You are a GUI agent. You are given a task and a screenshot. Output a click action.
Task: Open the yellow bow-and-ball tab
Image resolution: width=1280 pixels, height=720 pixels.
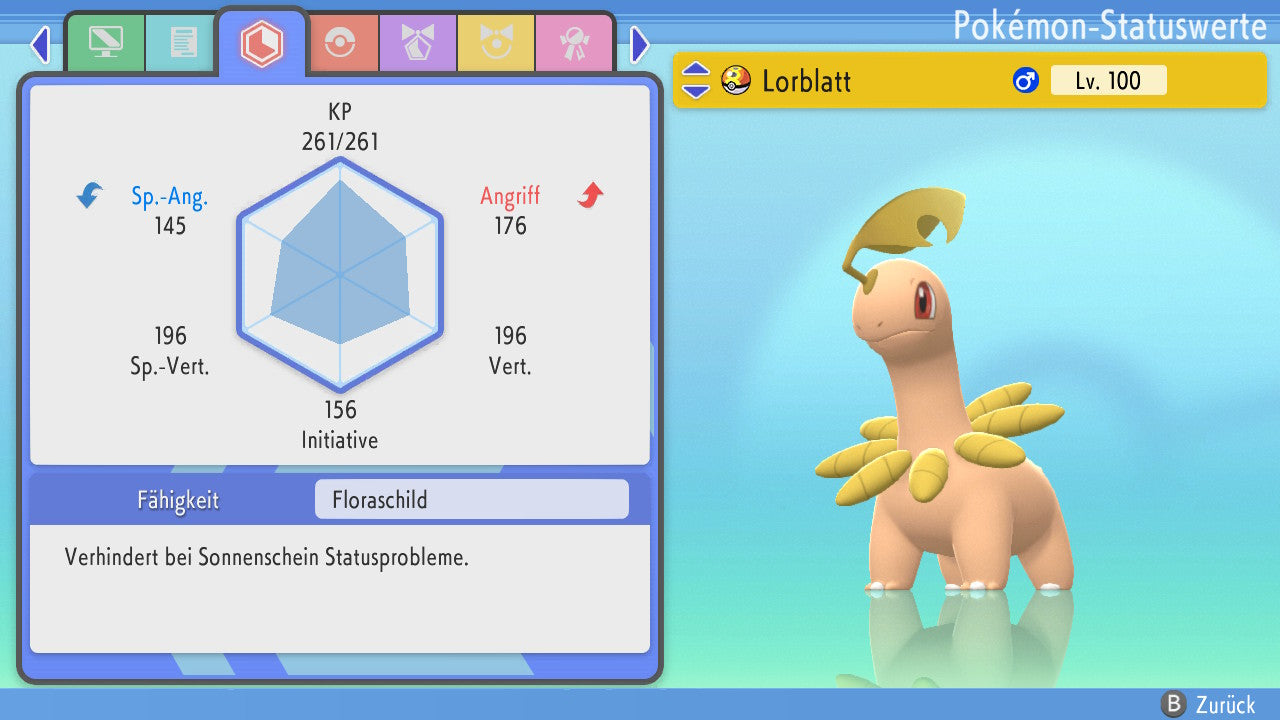pos(496,43)
